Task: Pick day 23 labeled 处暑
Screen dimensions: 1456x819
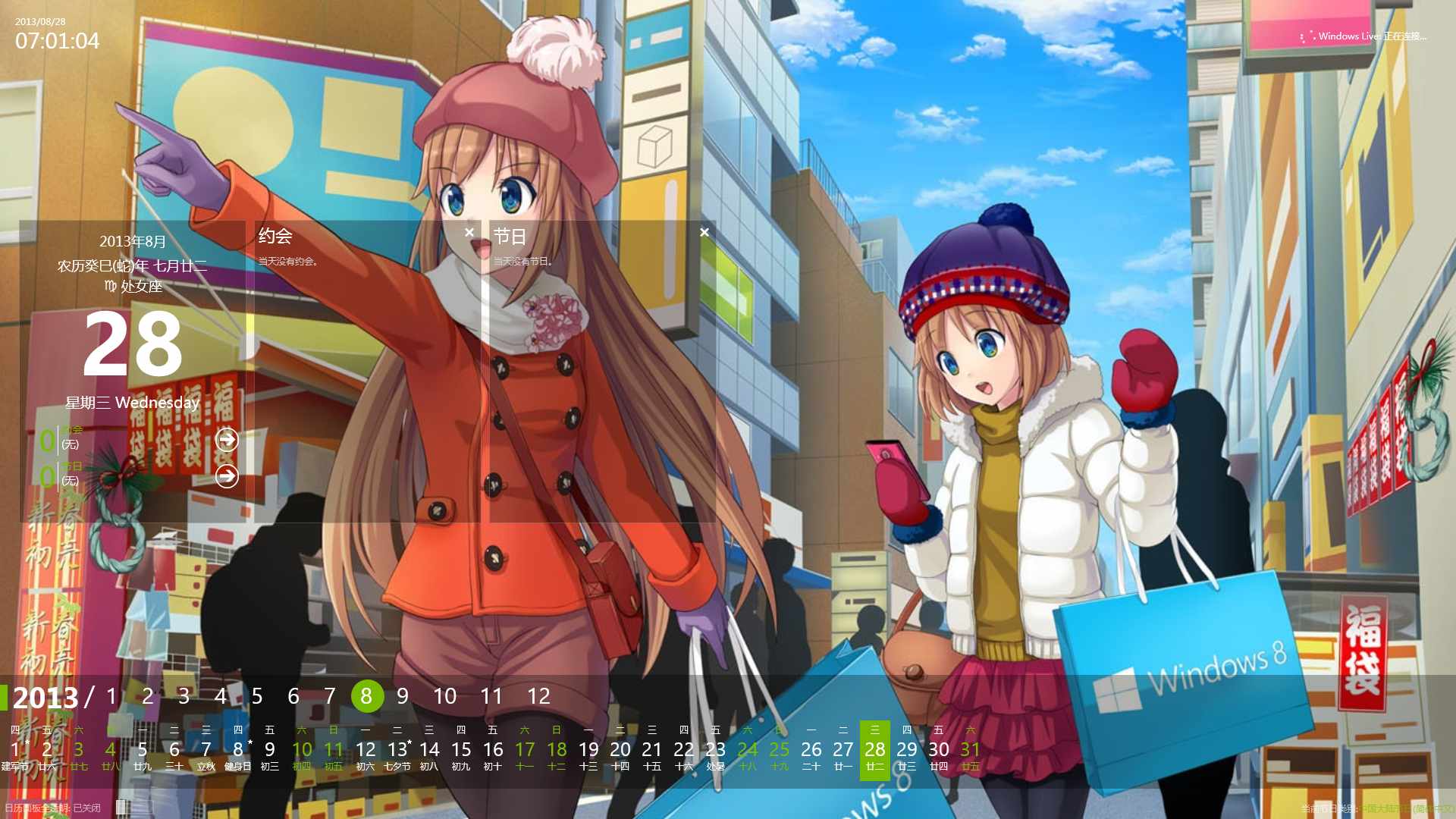Action: (715, 751)
